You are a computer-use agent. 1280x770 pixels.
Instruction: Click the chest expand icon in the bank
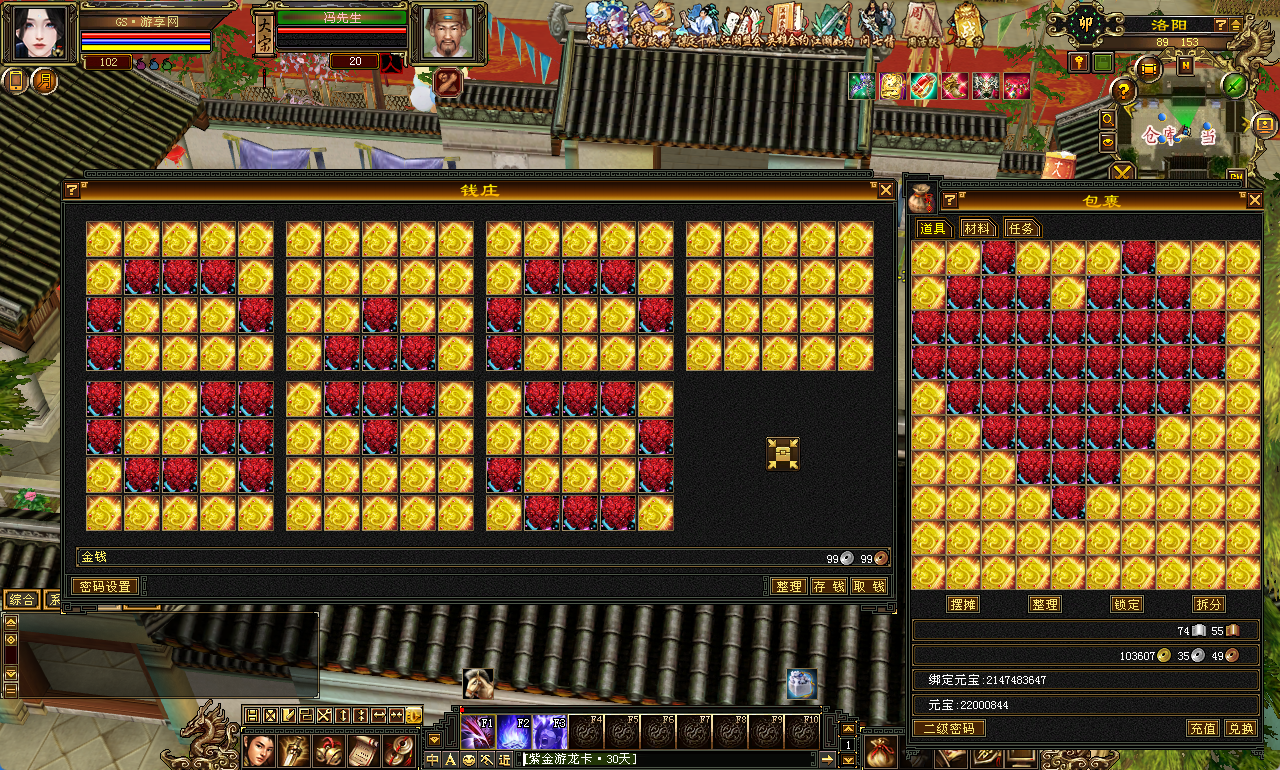[x=782, y=453]
